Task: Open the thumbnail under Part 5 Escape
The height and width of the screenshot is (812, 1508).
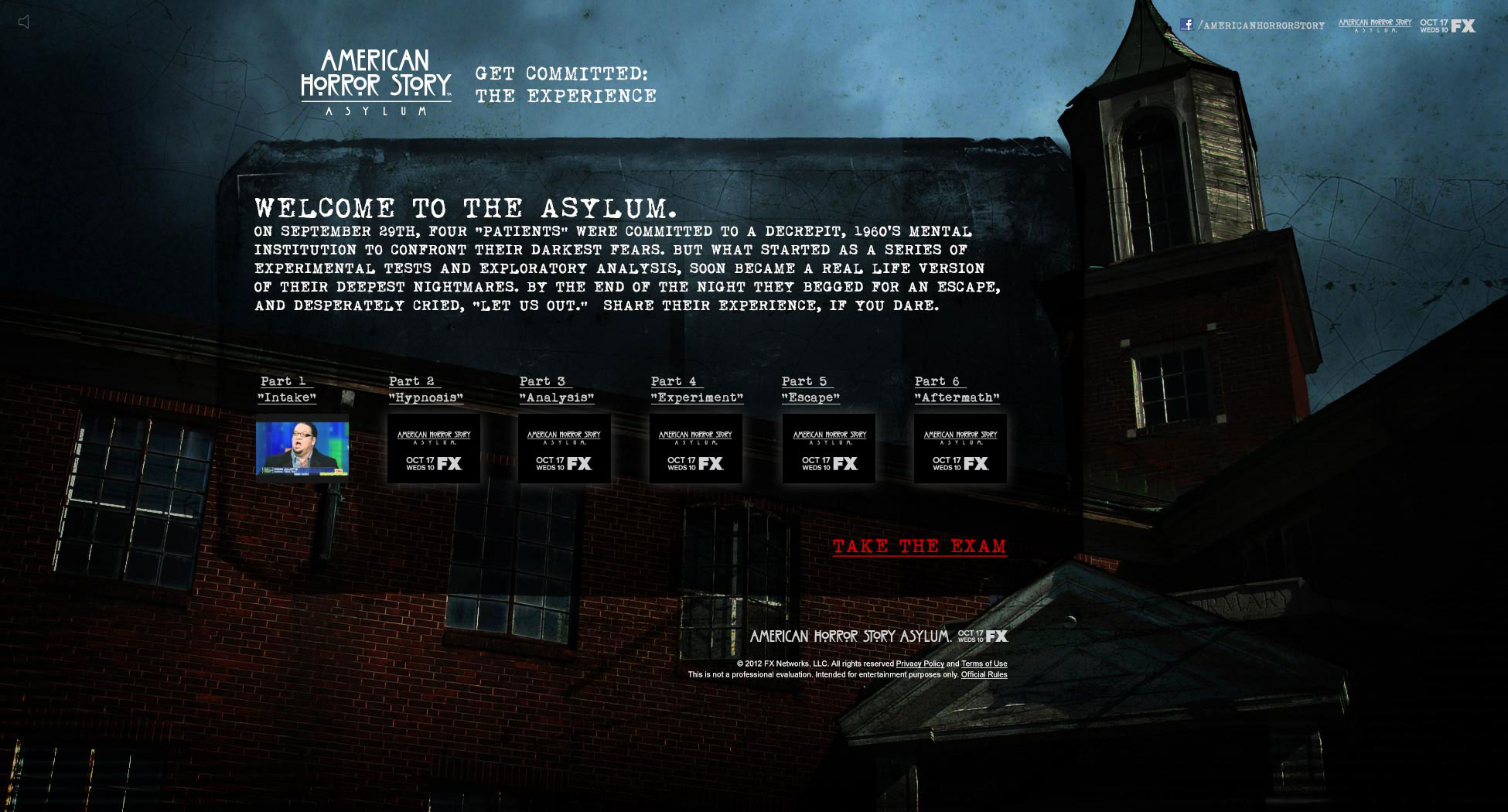Action: pyautogui.click(x=829, y=449)
